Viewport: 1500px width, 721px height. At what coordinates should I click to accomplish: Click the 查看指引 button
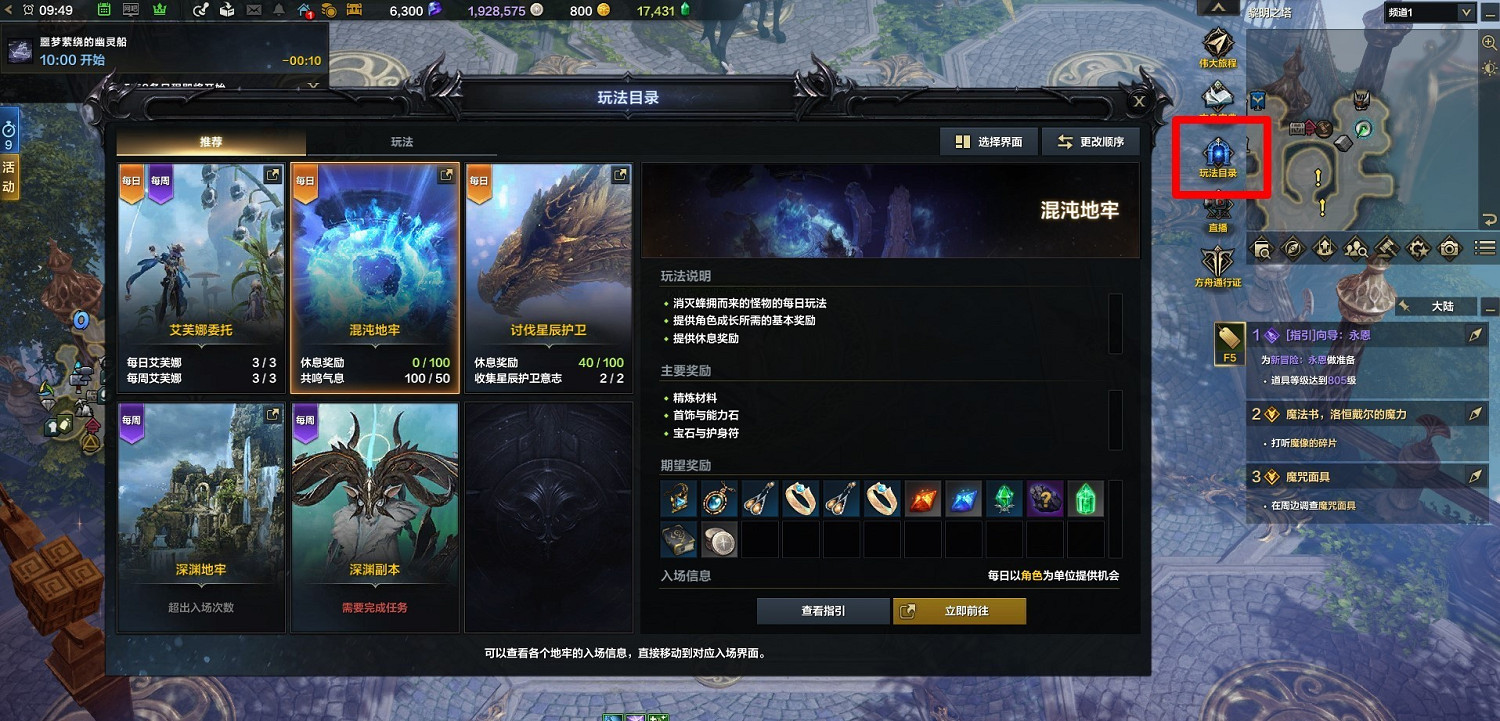click(823, 610)
